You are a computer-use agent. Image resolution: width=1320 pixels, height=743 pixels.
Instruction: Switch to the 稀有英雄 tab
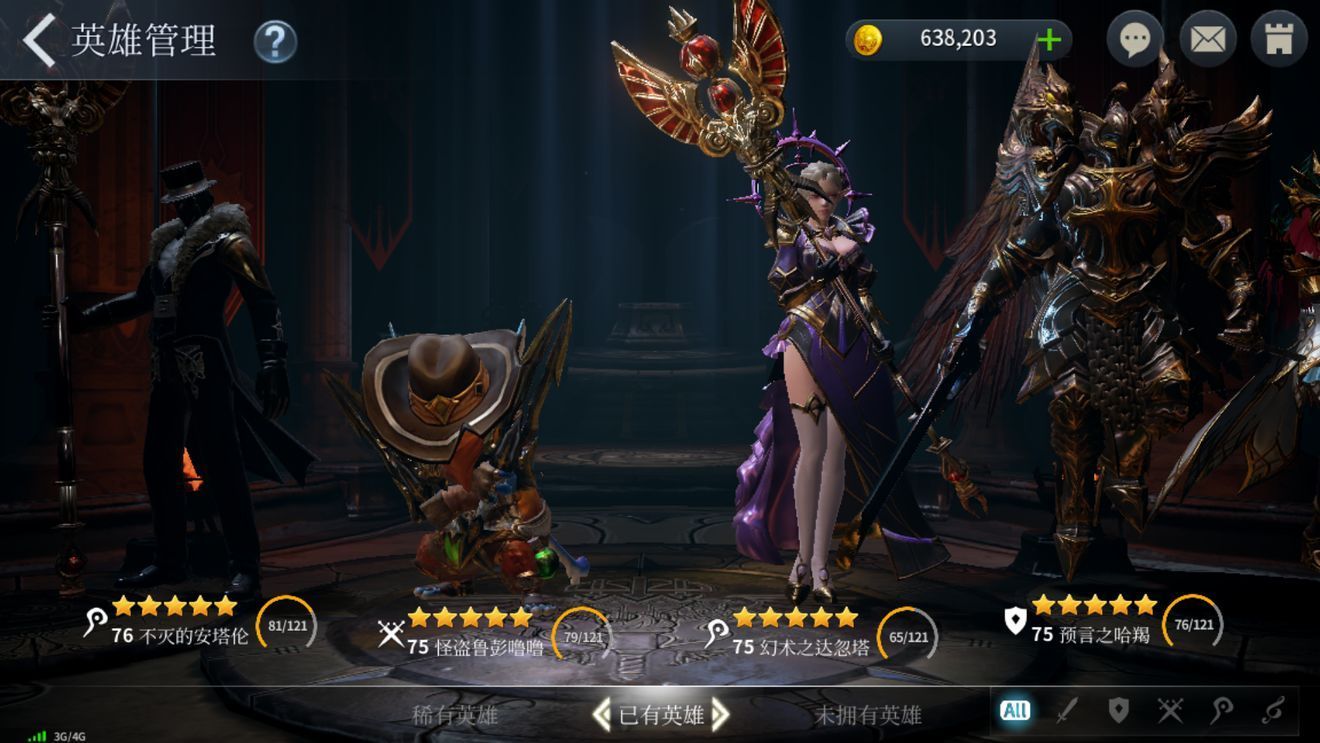(x=455, y=715)
